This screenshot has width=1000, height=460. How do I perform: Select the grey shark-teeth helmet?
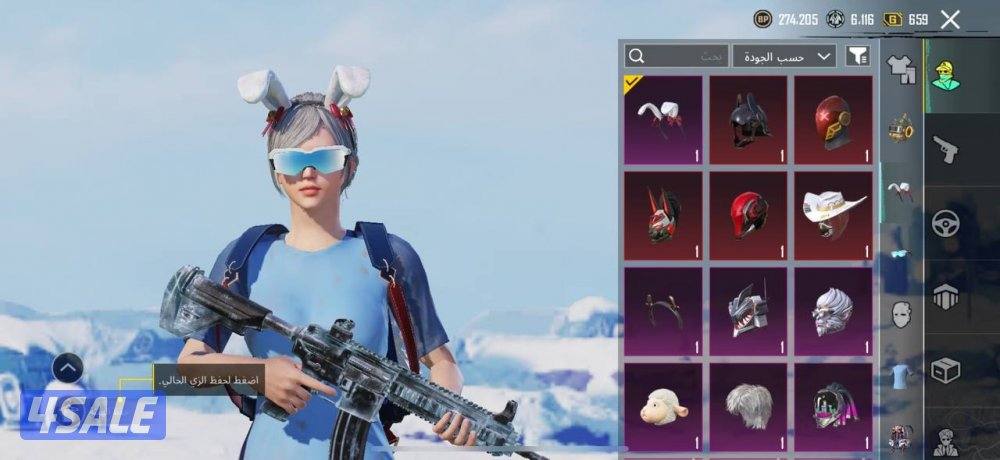point(748,311)
